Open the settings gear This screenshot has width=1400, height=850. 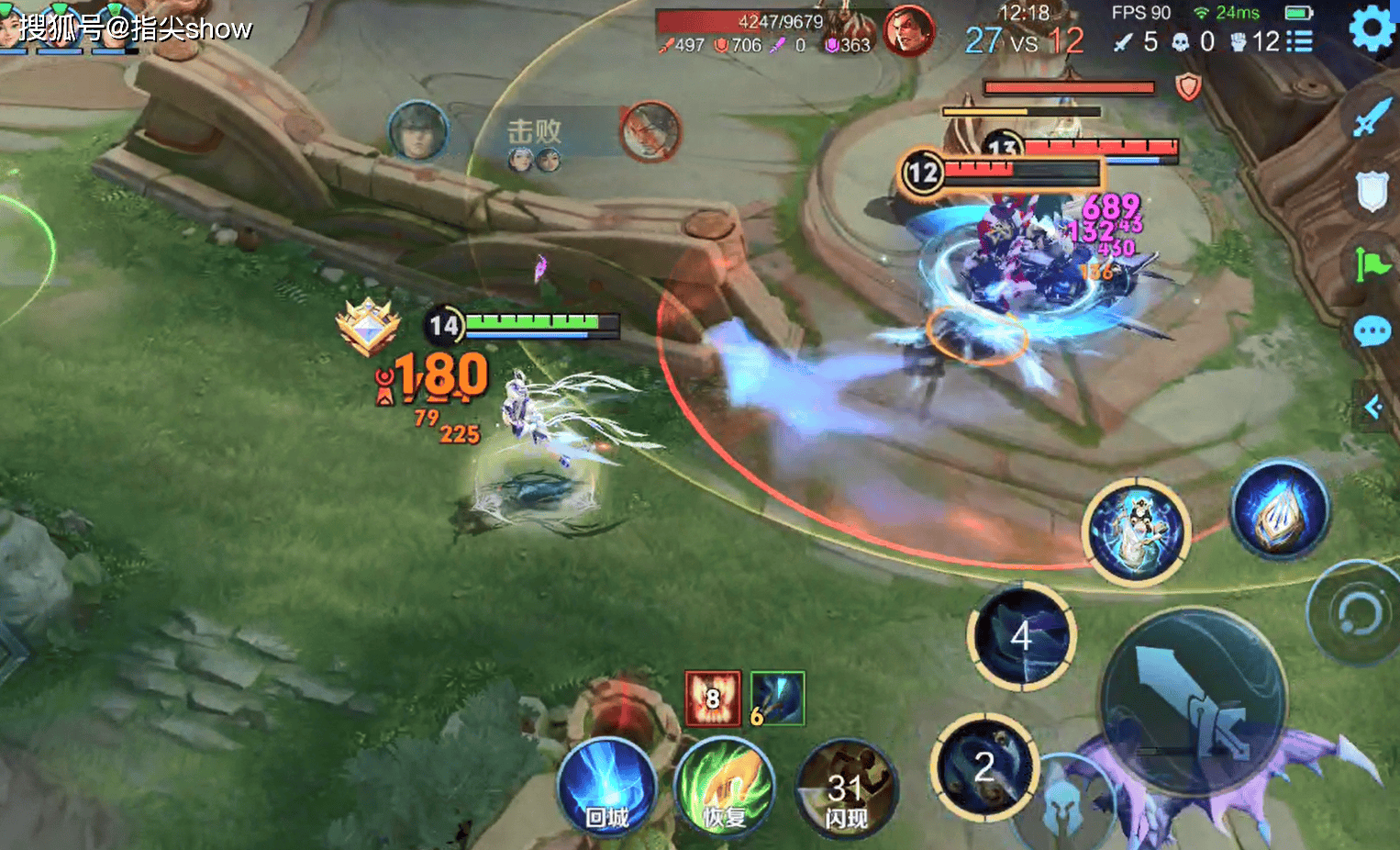[1372, 28]
